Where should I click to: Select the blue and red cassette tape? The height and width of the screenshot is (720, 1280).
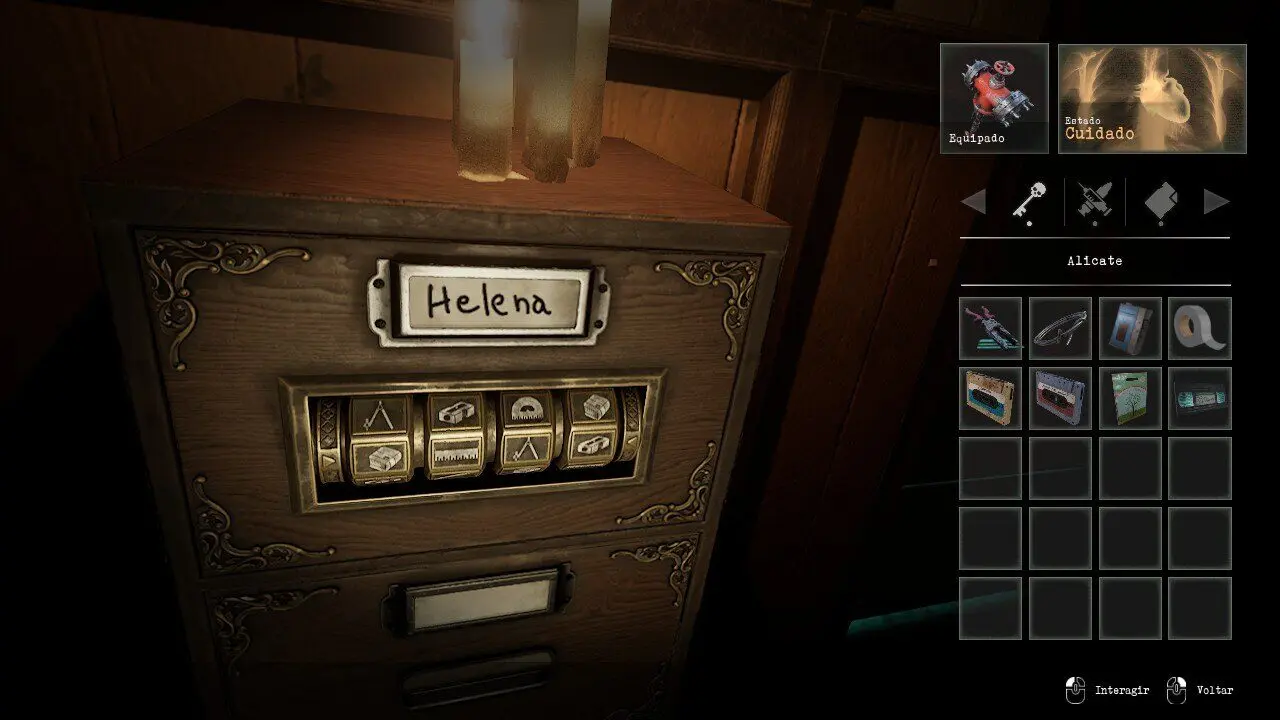pyautogui.click(x=1060, y=399)
